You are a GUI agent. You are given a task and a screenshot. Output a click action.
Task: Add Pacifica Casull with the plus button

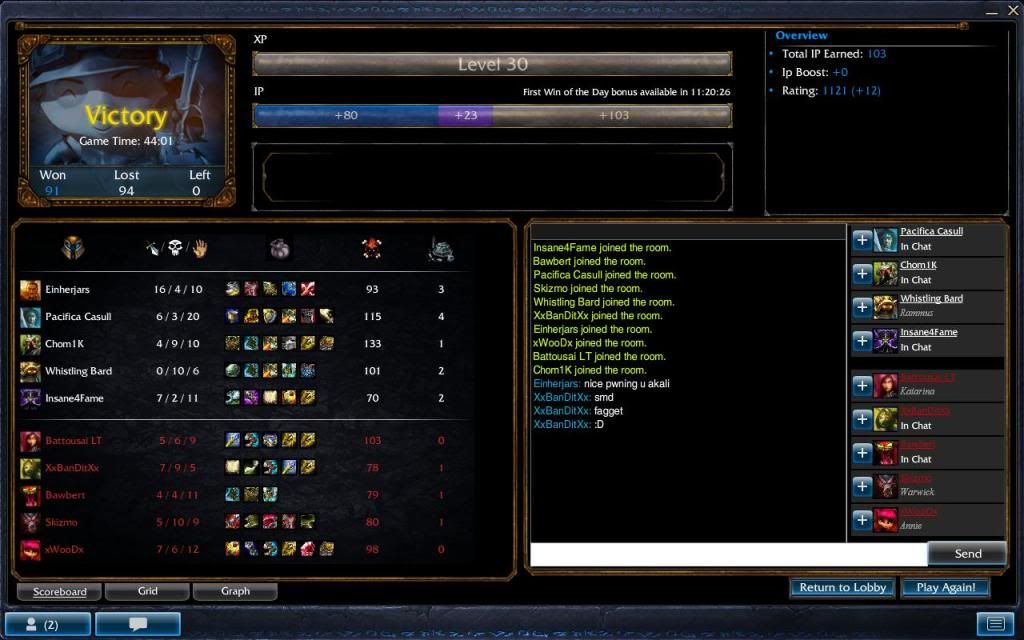(x=862, y=240)
